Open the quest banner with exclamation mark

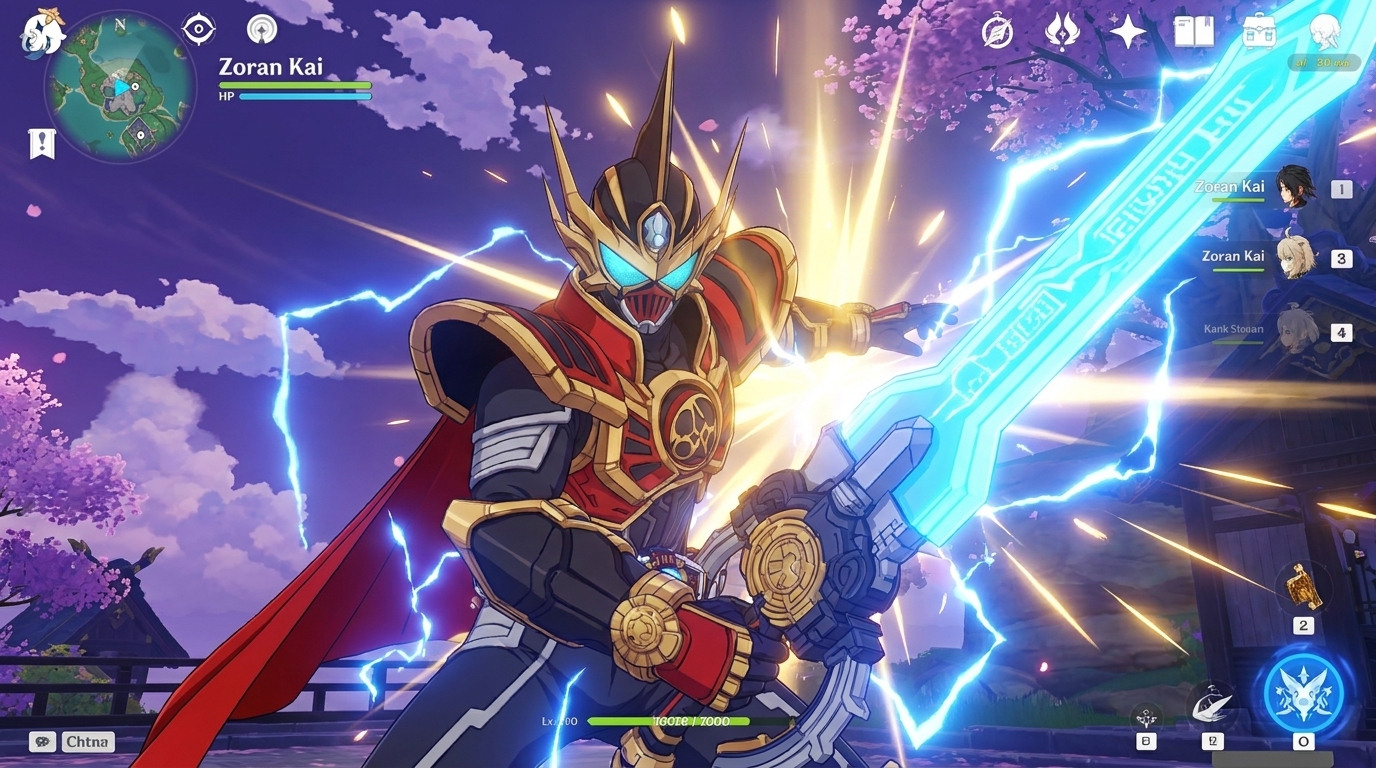[x=42, y=144]
